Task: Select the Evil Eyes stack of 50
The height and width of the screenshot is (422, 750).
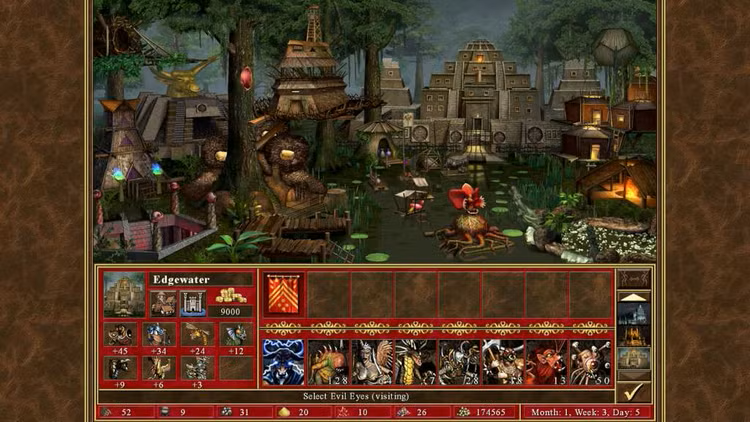Action: tap(590, 362)
